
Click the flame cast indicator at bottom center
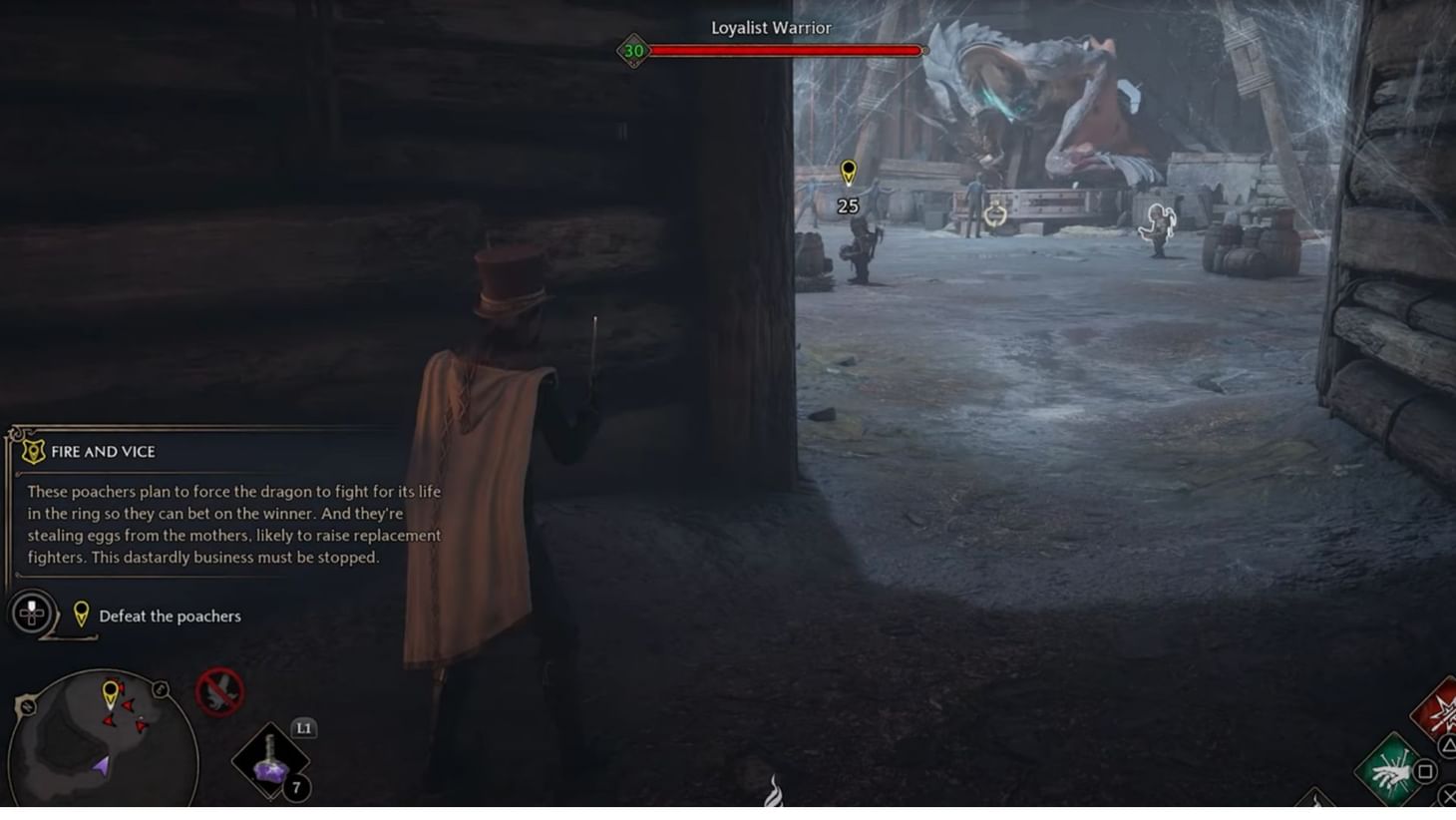(x=777, y=792)
